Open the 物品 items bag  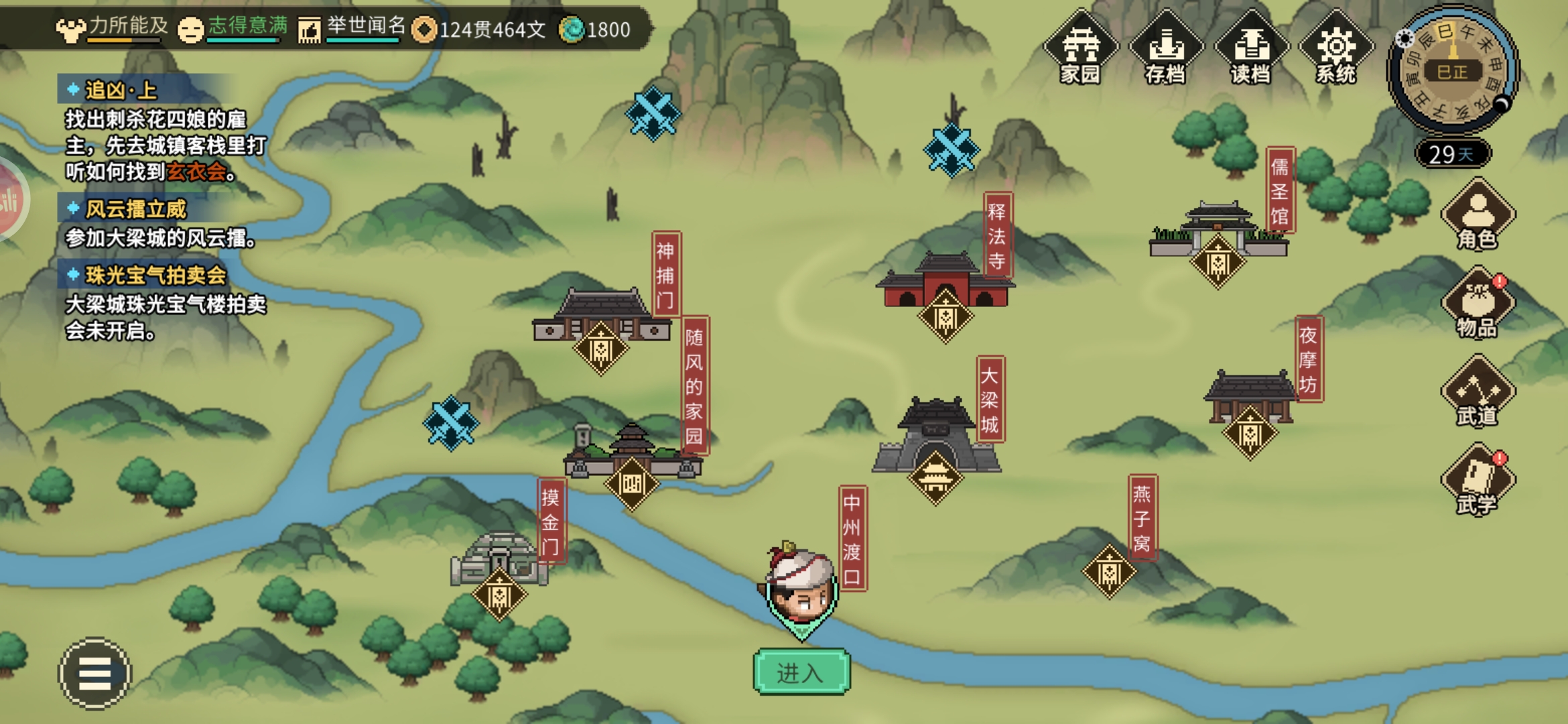coord(1478,304)
